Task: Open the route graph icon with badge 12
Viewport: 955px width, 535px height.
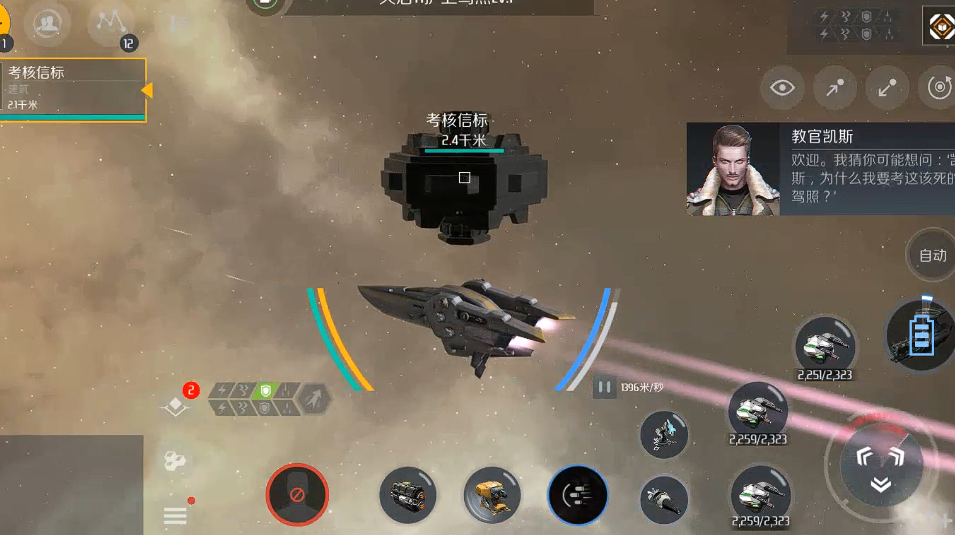Action: [x=111, y=25]
